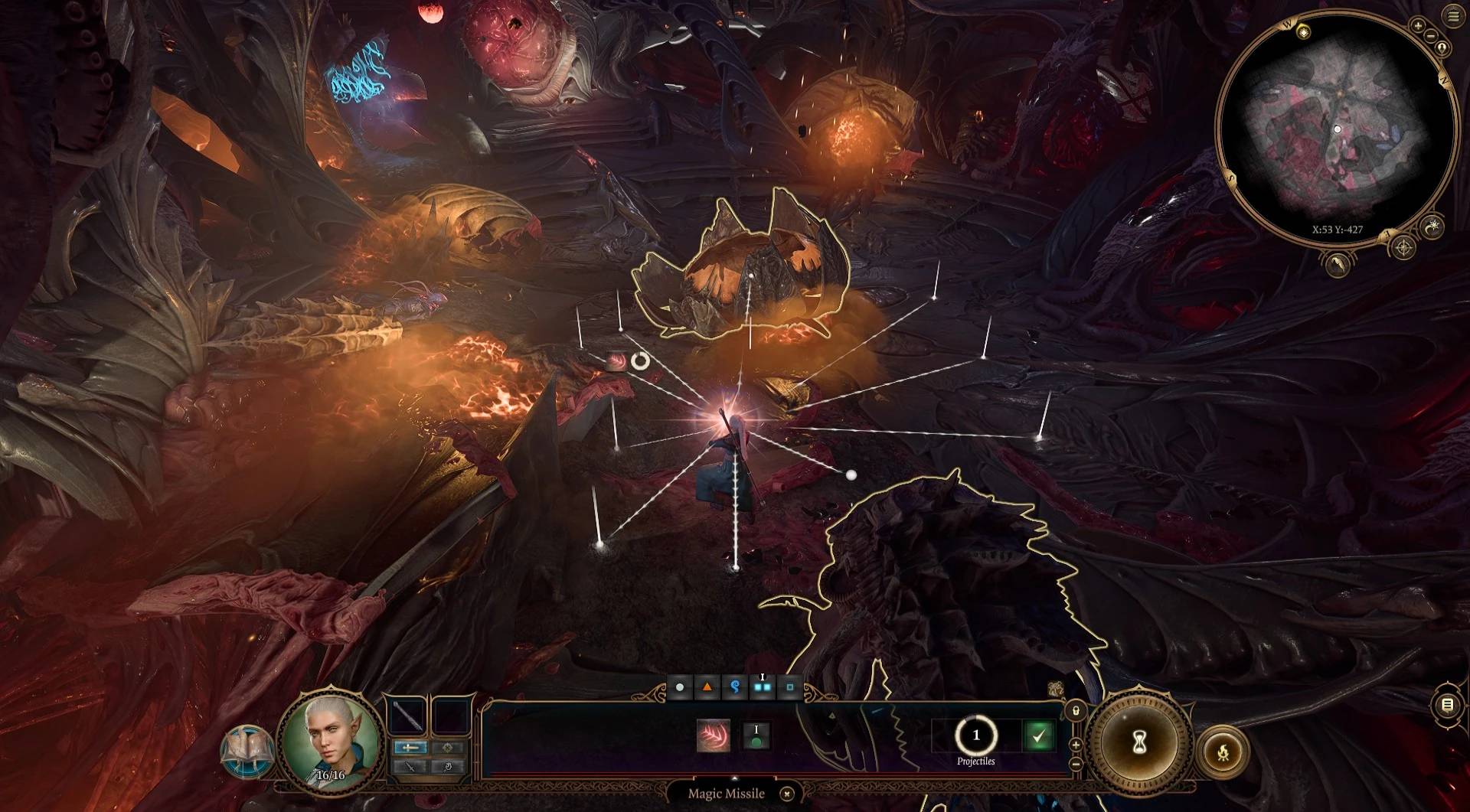Add a hotbar row with the plus button
1470x812 pixels.
coord(1076,745)
